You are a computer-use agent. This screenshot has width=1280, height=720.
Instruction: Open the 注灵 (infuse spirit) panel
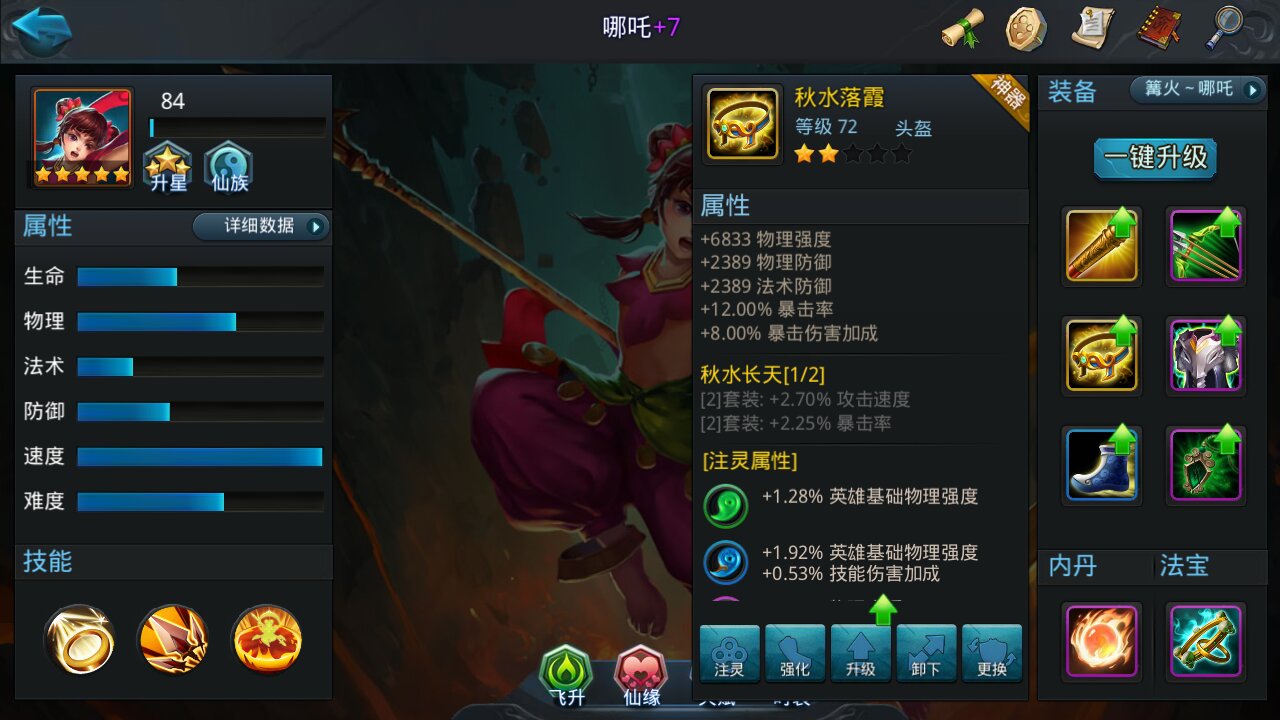pos(729,653)
